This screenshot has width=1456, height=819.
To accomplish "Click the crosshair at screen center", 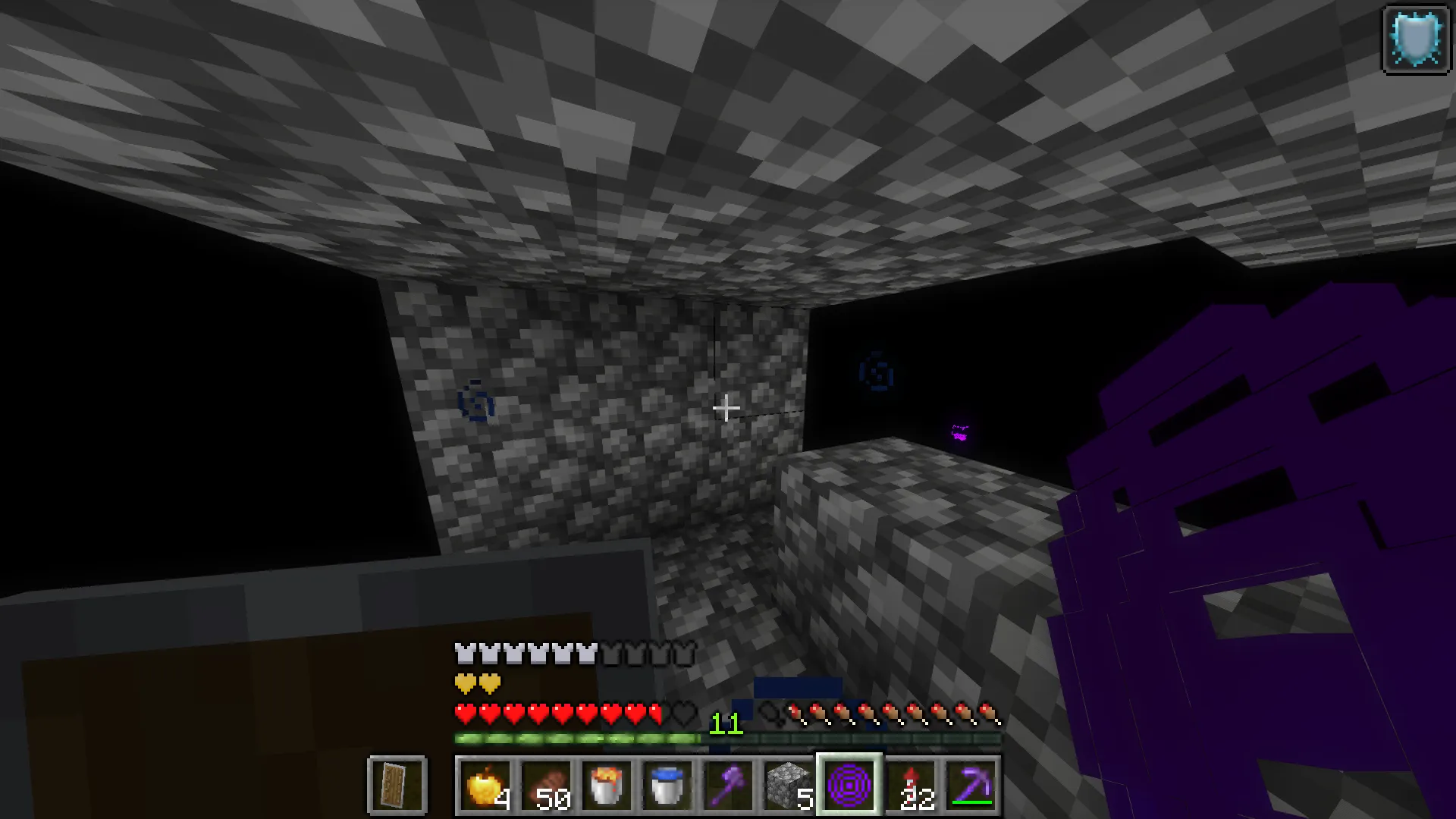I will click(726, 409).
